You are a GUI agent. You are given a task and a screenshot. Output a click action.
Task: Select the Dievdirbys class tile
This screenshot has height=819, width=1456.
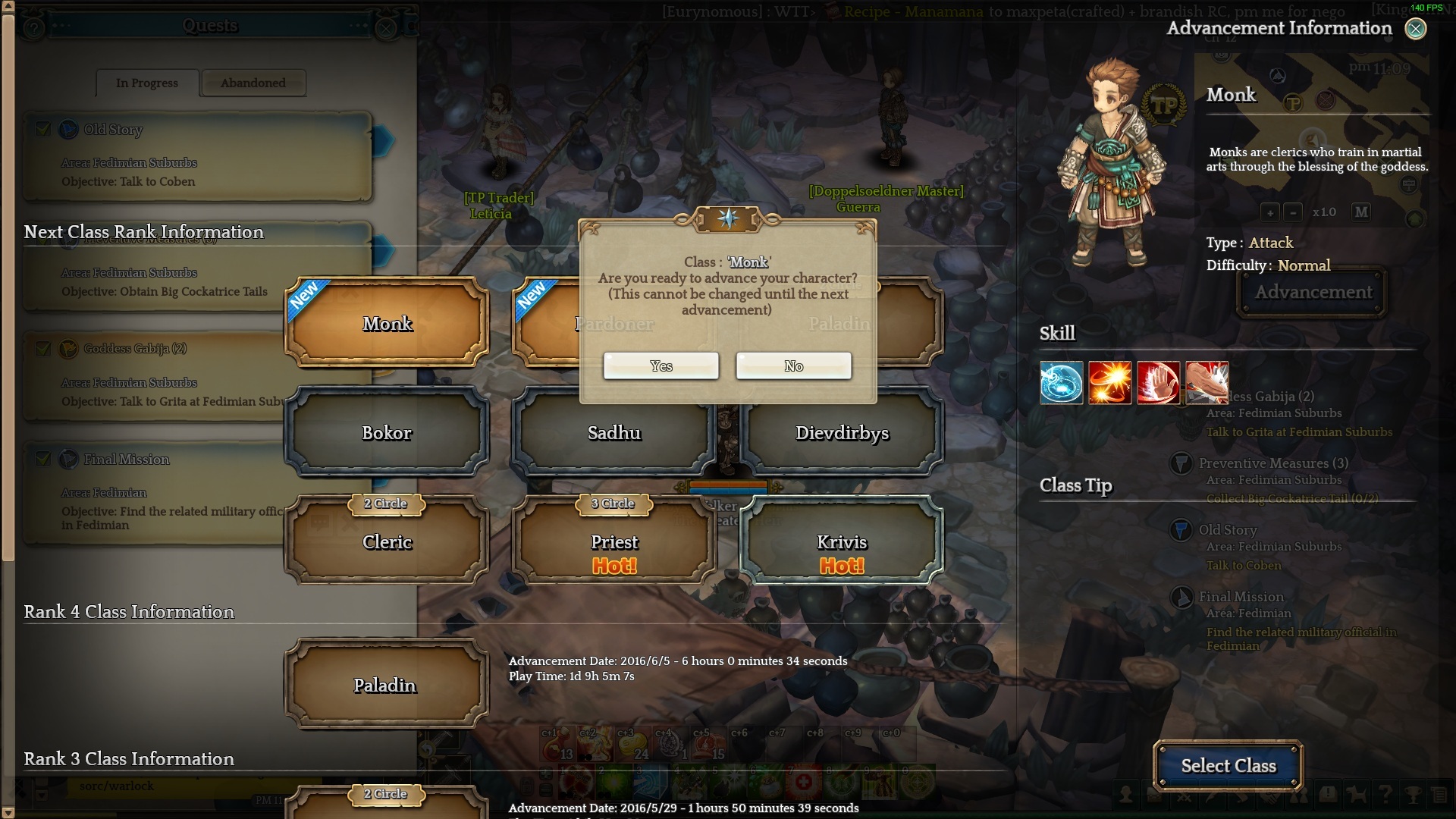click(842, 433)
